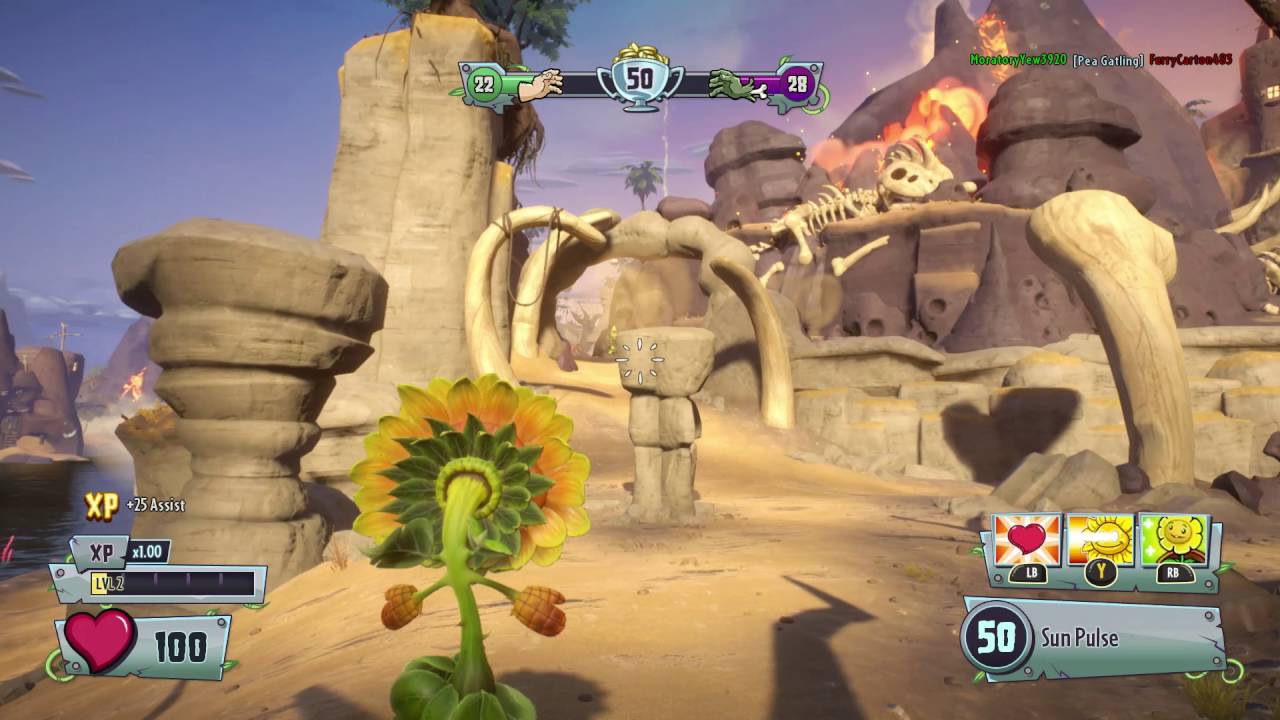Fire the Sunbeam ability icon
Image resolution: width=1280 pixels, height=720 pixels.
point(1100,541)
